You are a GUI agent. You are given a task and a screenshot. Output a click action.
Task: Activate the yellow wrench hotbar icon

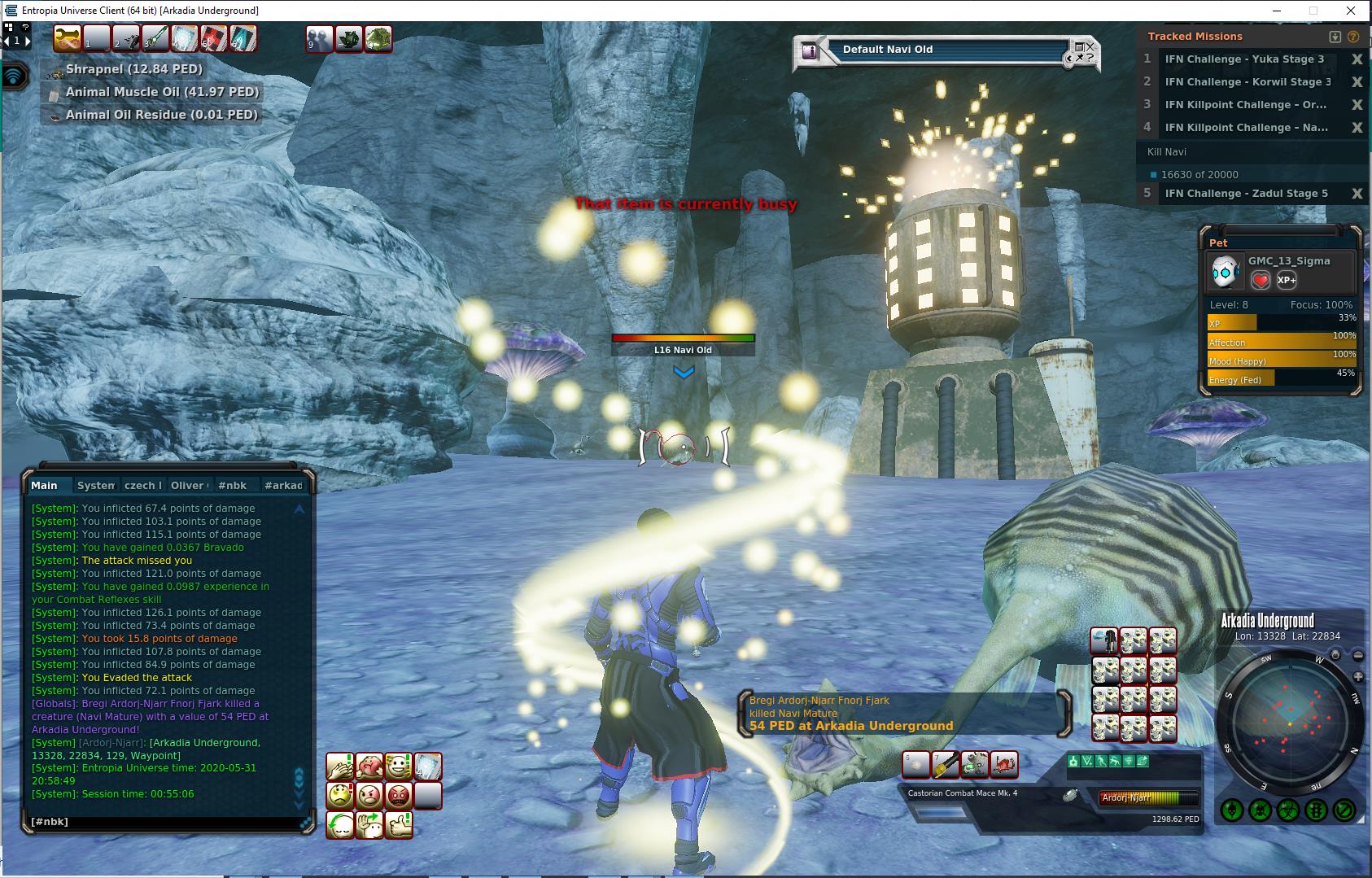pyautogui.click(x=68, y=38)
